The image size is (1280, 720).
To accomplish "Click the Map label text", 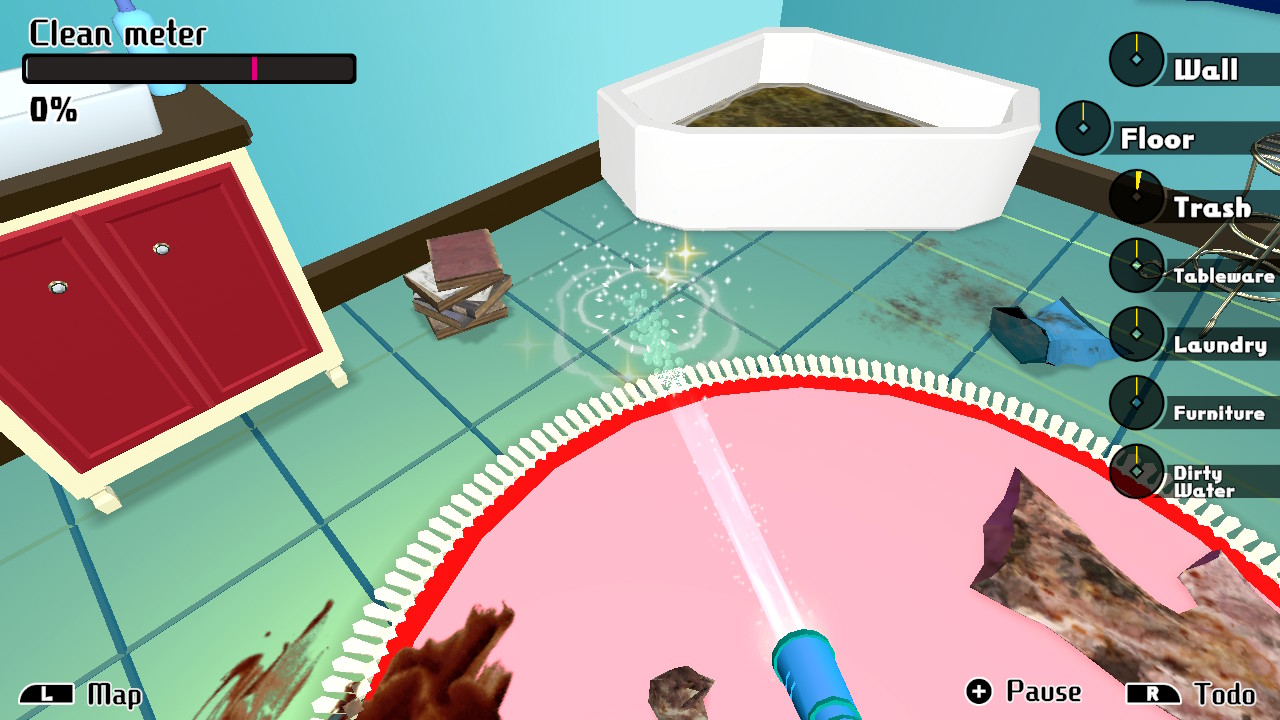I will pos(113,693).
